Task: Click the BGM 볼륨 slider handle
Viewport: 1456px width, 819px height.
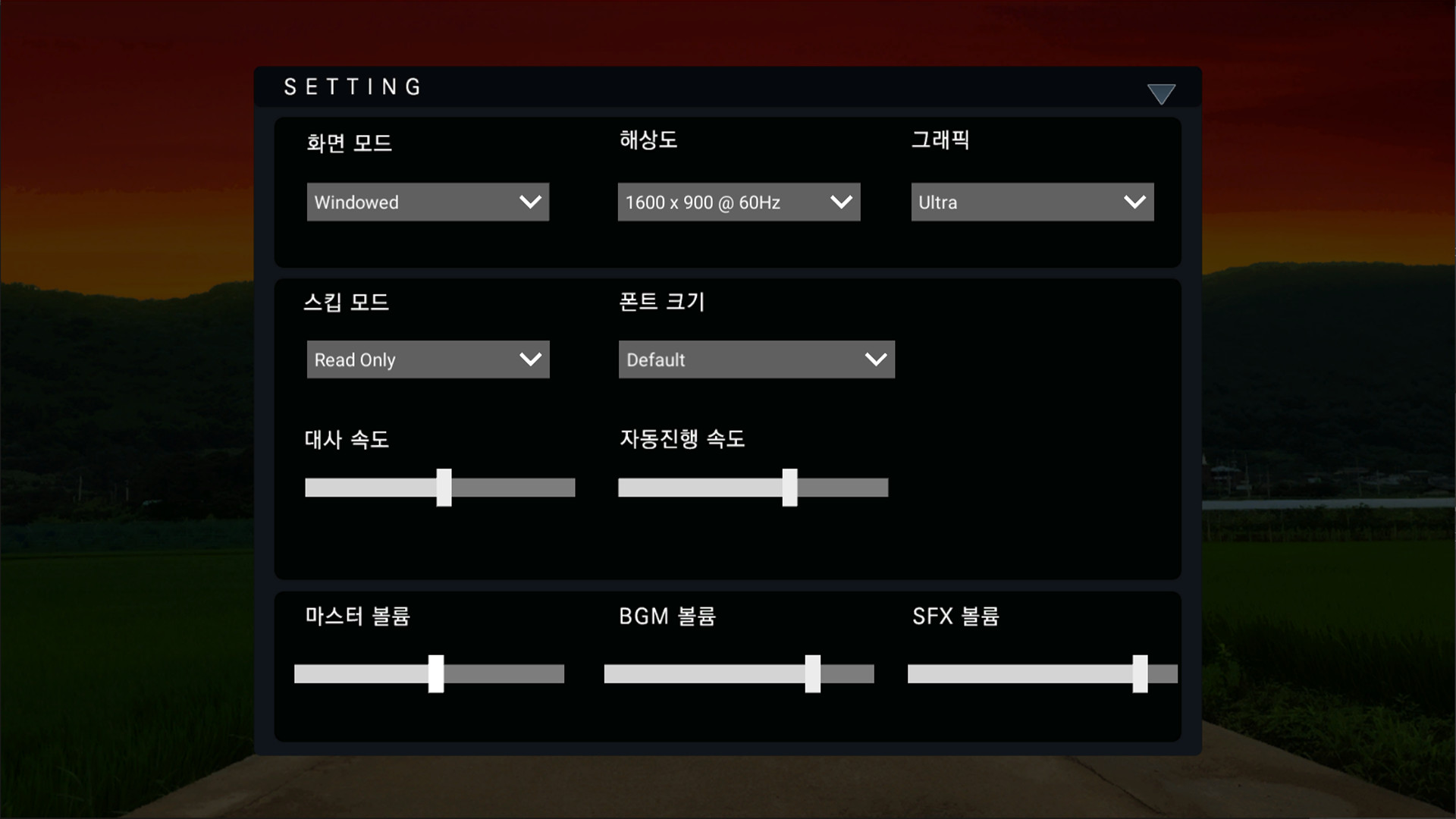Action: (814, 673)
